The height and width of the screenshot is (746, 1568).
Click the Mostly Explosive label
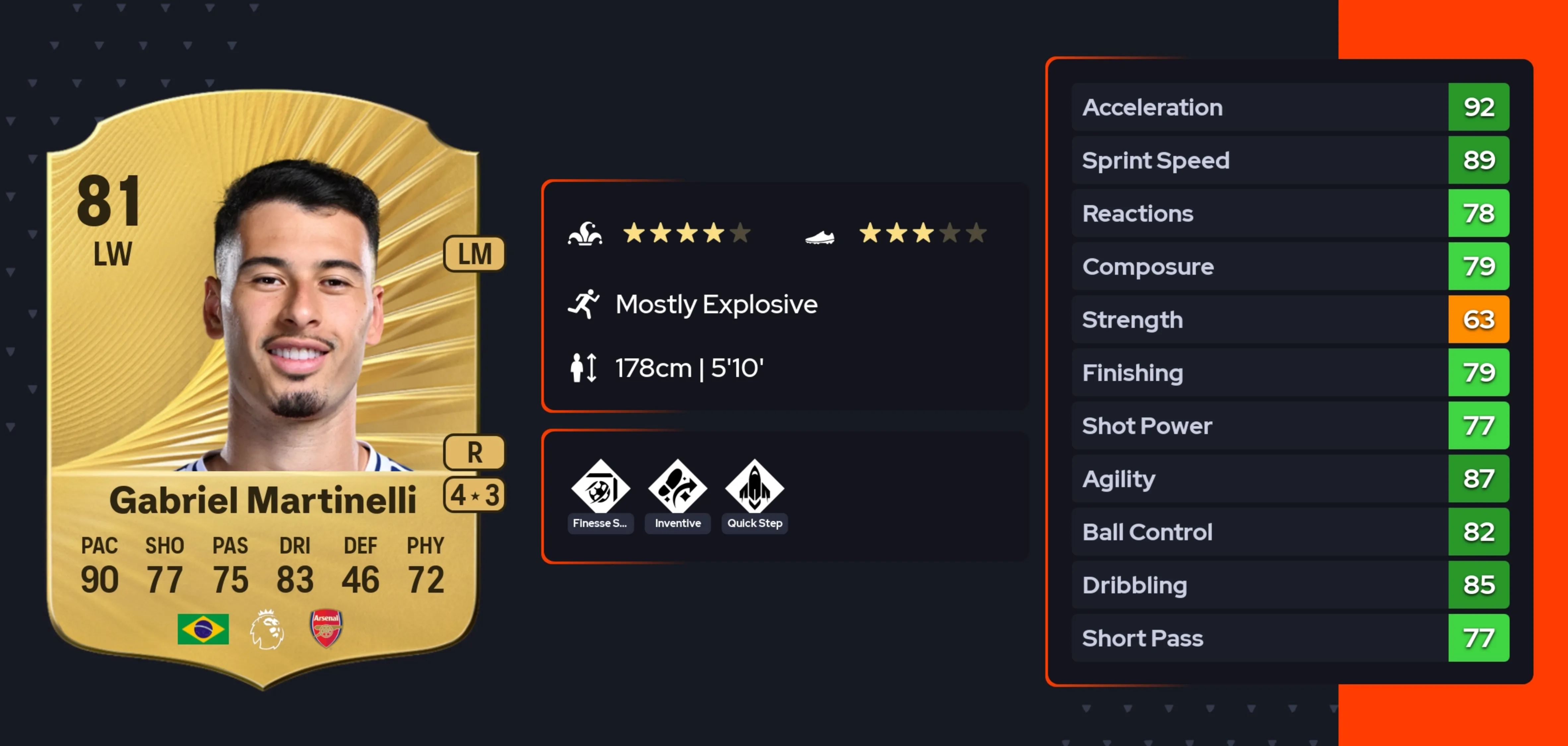pyautogui.click(x=716, y=304)
